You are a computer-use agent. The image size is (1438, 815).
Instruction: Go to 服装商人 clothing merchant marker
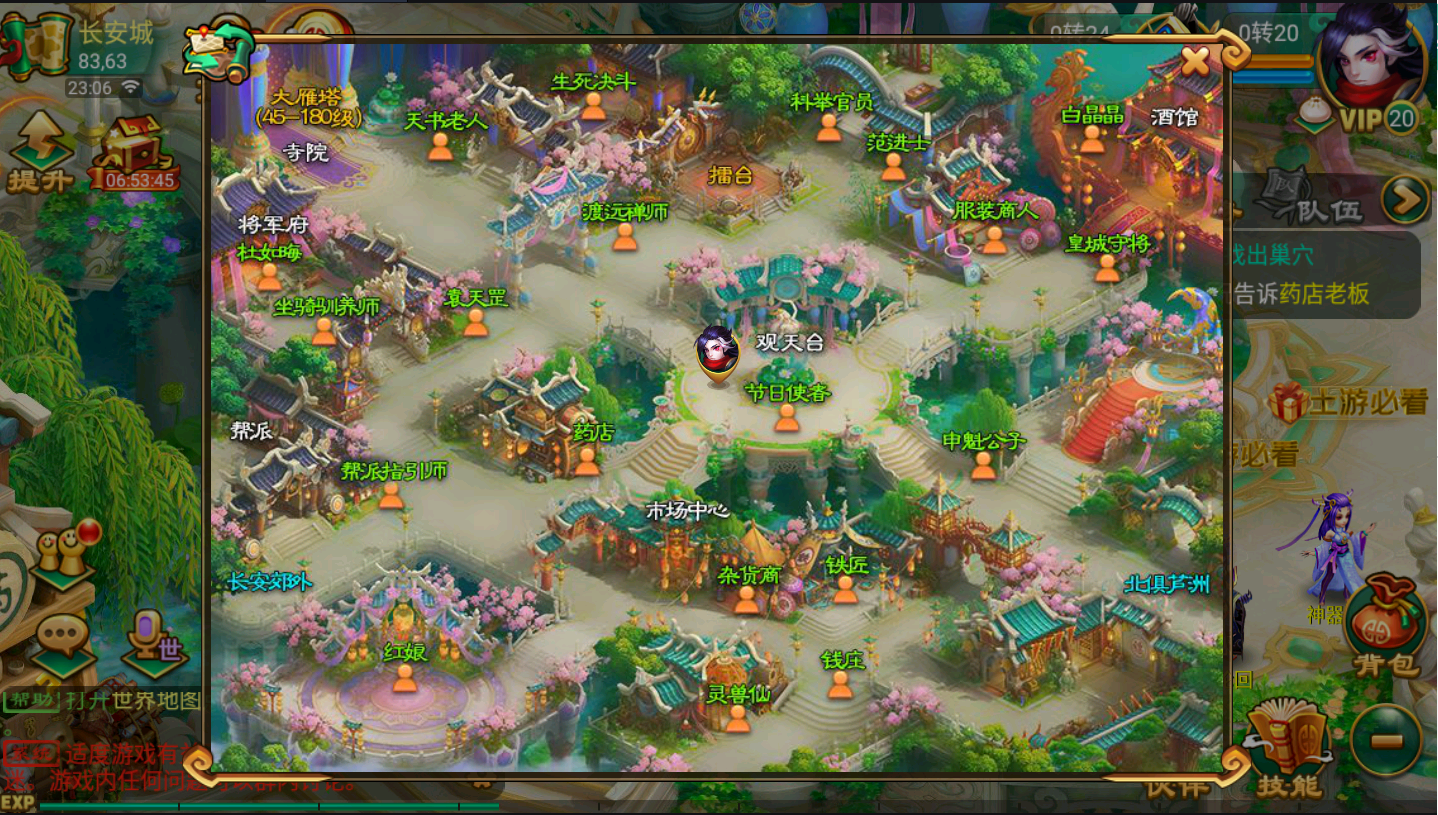[x=994, y=238]
